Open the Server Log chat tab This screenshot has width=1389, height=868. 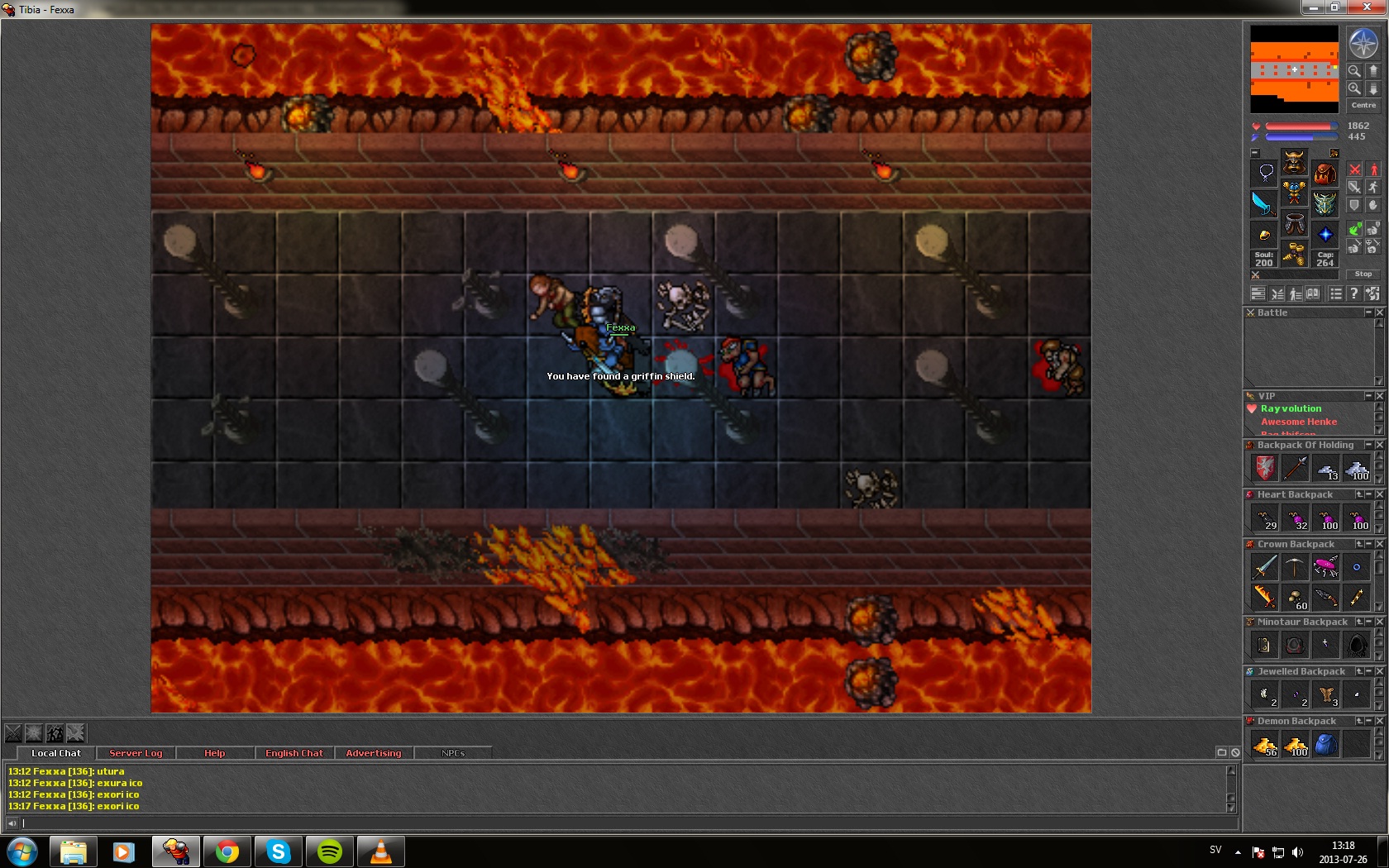pos(136,753)
